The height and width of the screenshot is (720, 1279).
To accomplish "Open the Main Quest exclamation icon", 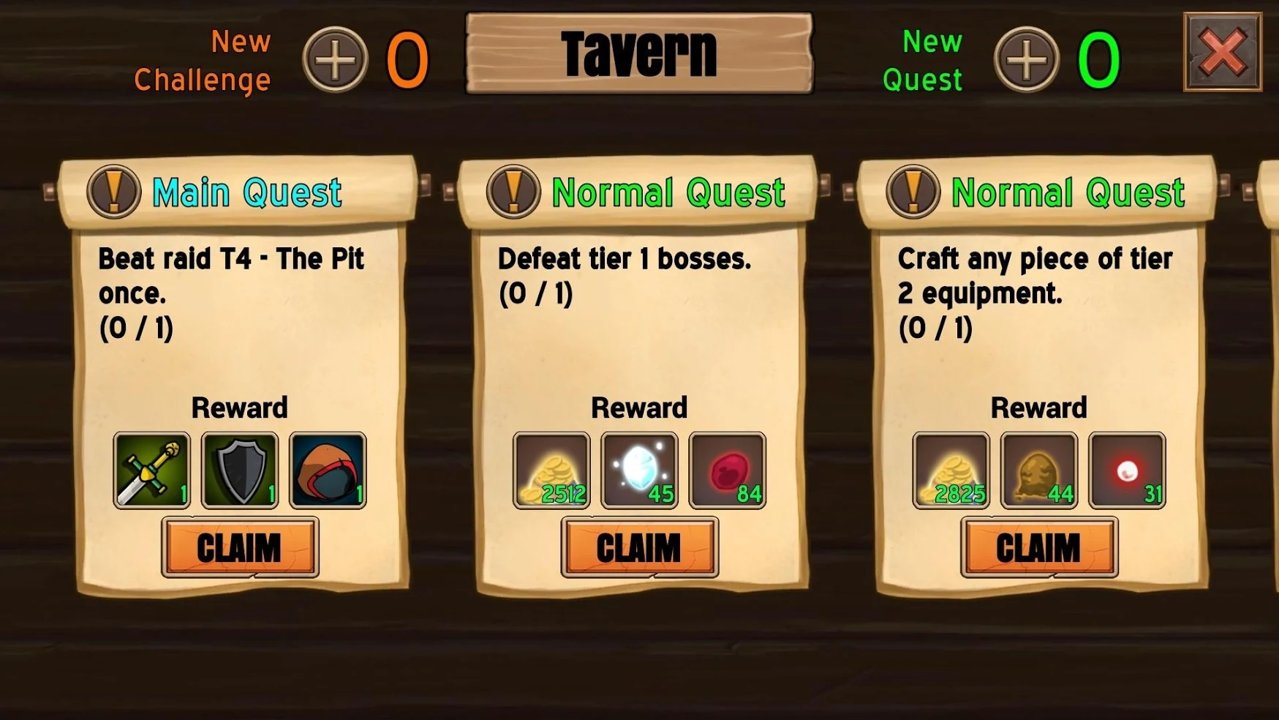I will tap(113, 191).
